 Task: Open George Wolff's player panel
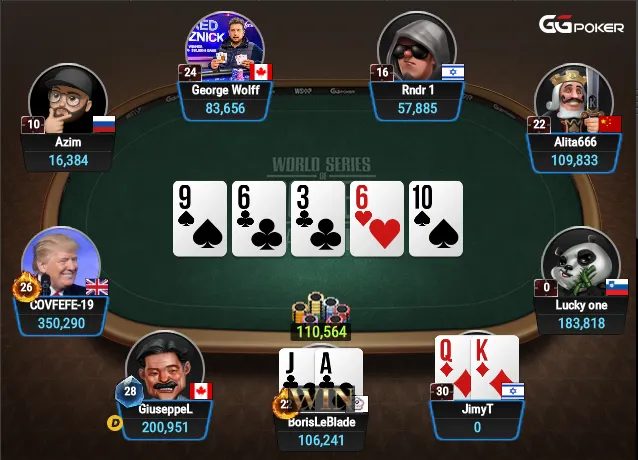(x=225, y=99)
